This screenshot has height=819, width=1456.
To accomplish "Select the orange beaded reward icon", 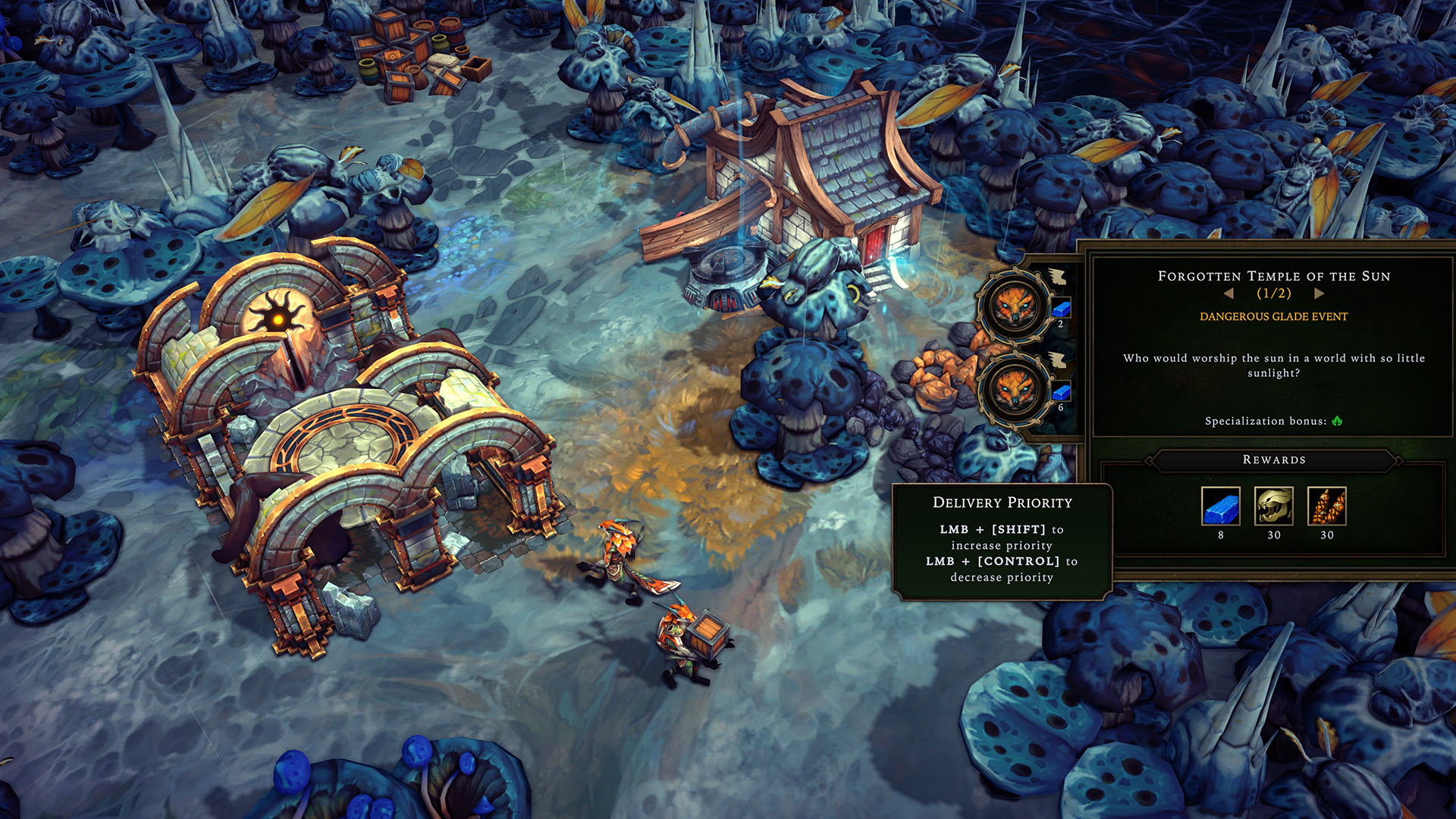I will [1326, 506].
